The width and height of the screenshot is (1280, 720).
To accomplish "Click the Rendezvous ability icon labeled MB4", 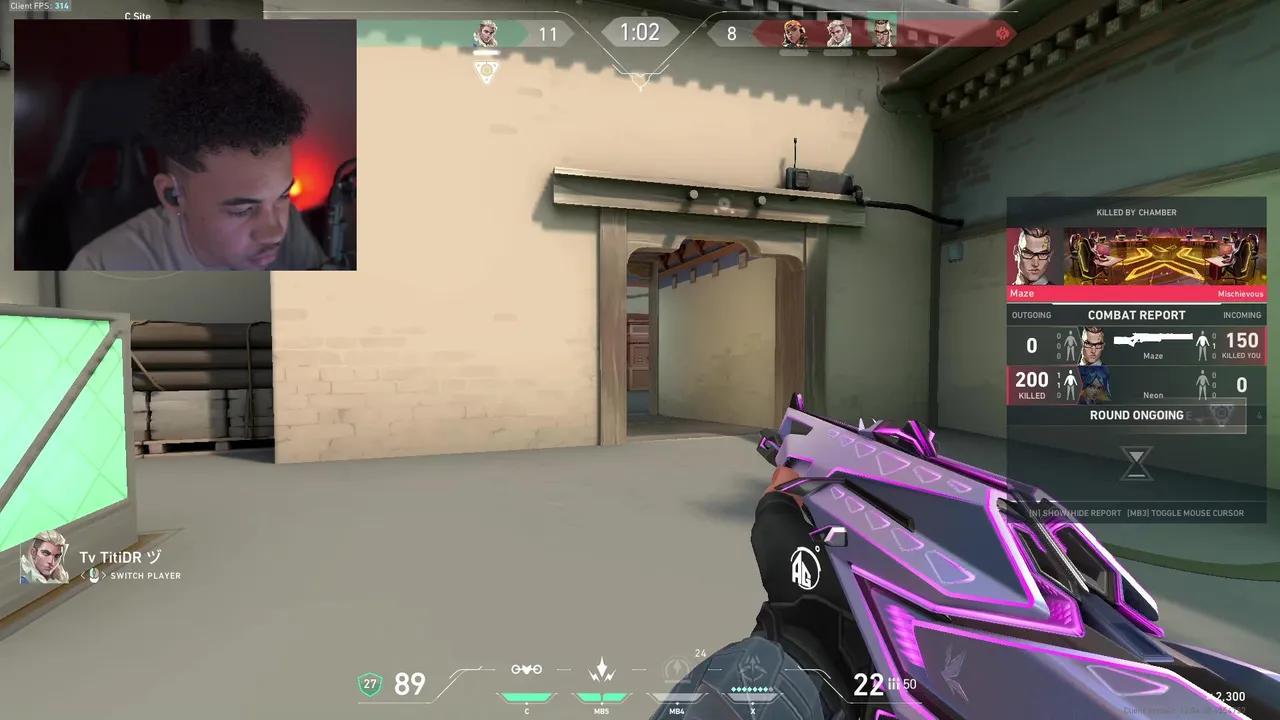I will tap(676, 690).
